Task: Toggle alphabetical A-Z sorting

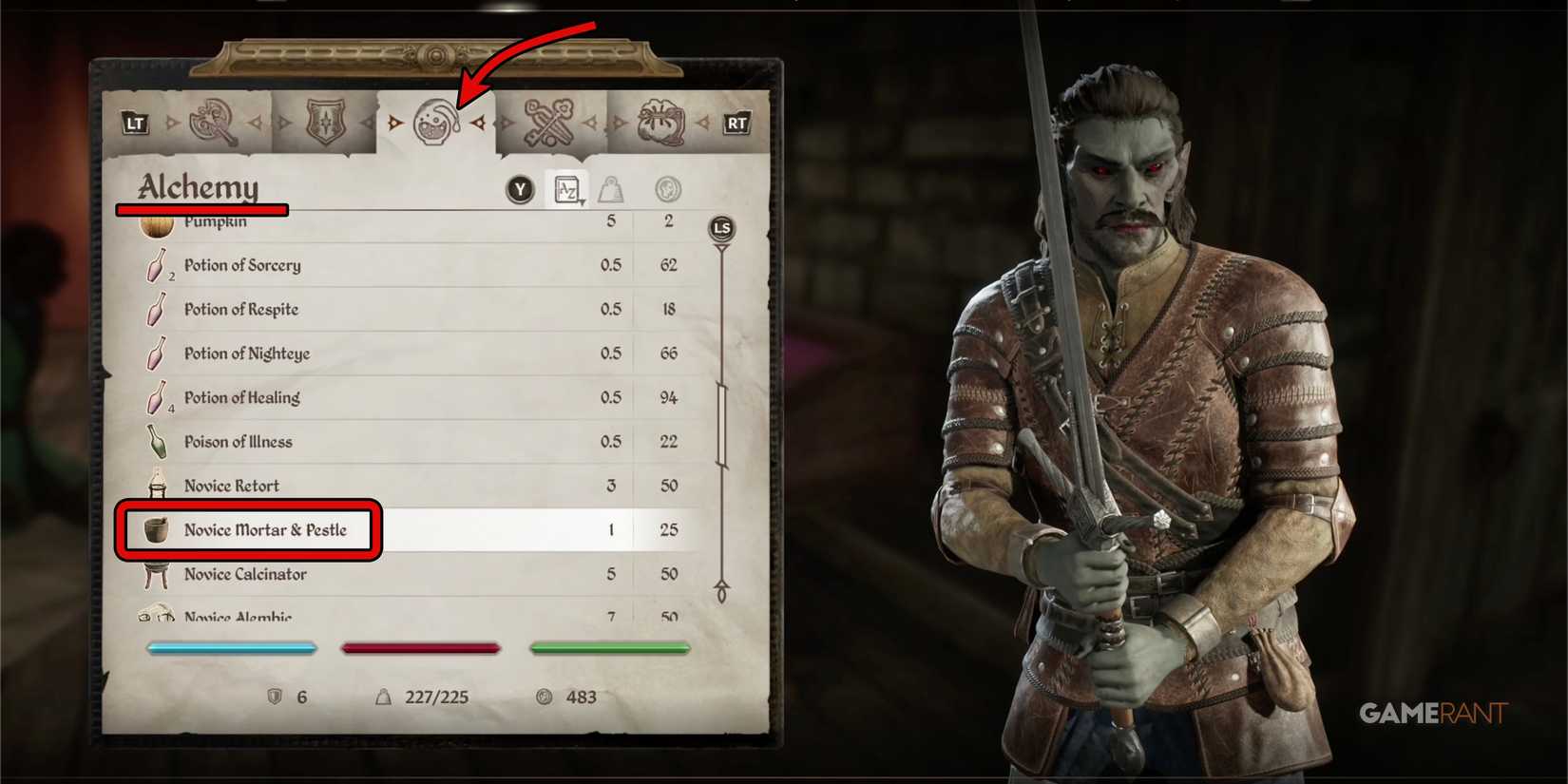Action: coord(567,189)
